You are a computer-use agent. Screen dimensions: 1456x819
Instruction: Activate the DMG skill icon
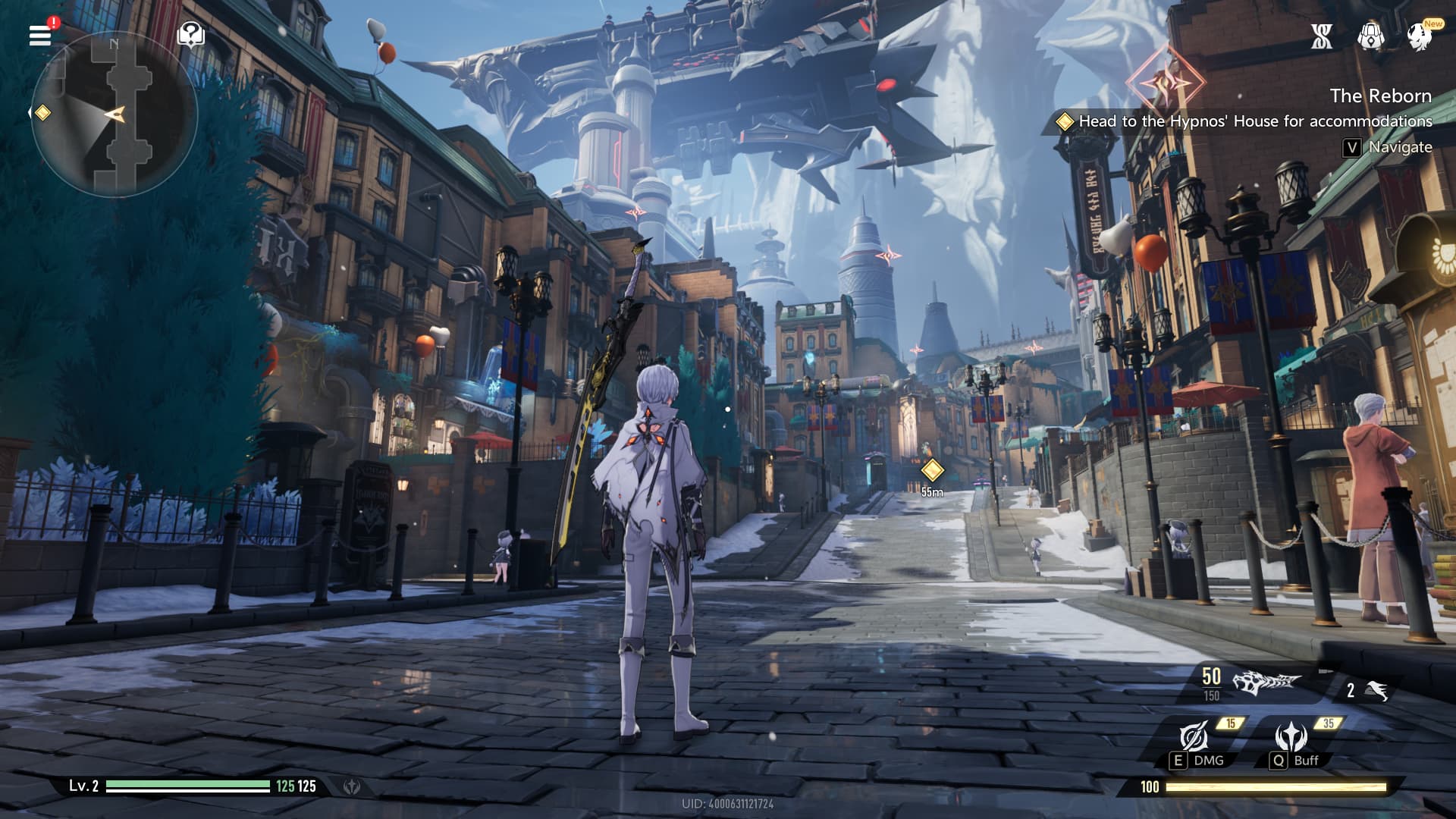(x=1194, y=737)
